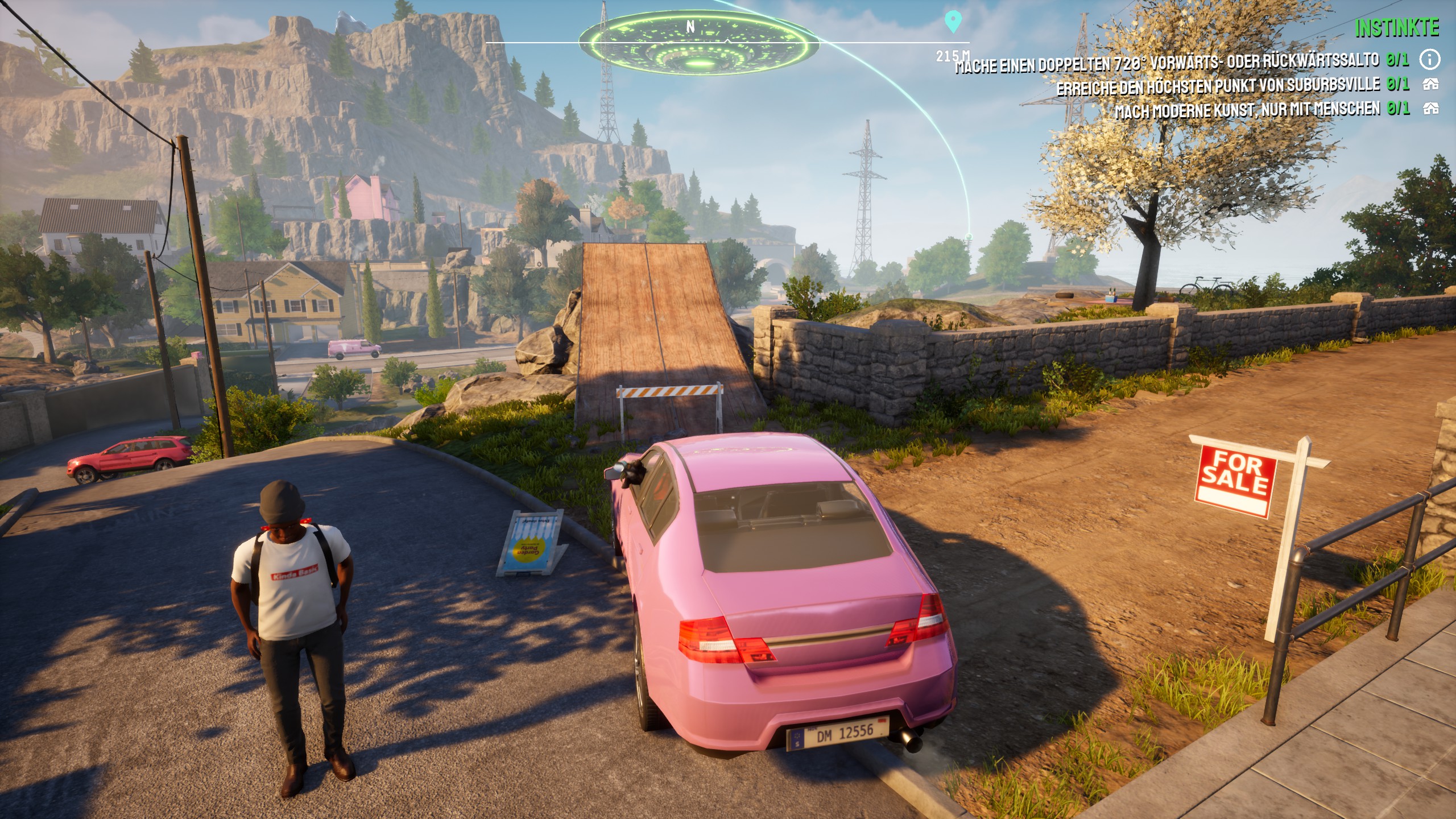This screenshot has height=819, width=1456.
Task: Click the info icon beside the Salto objective
Action: [x=1430, y=59]
